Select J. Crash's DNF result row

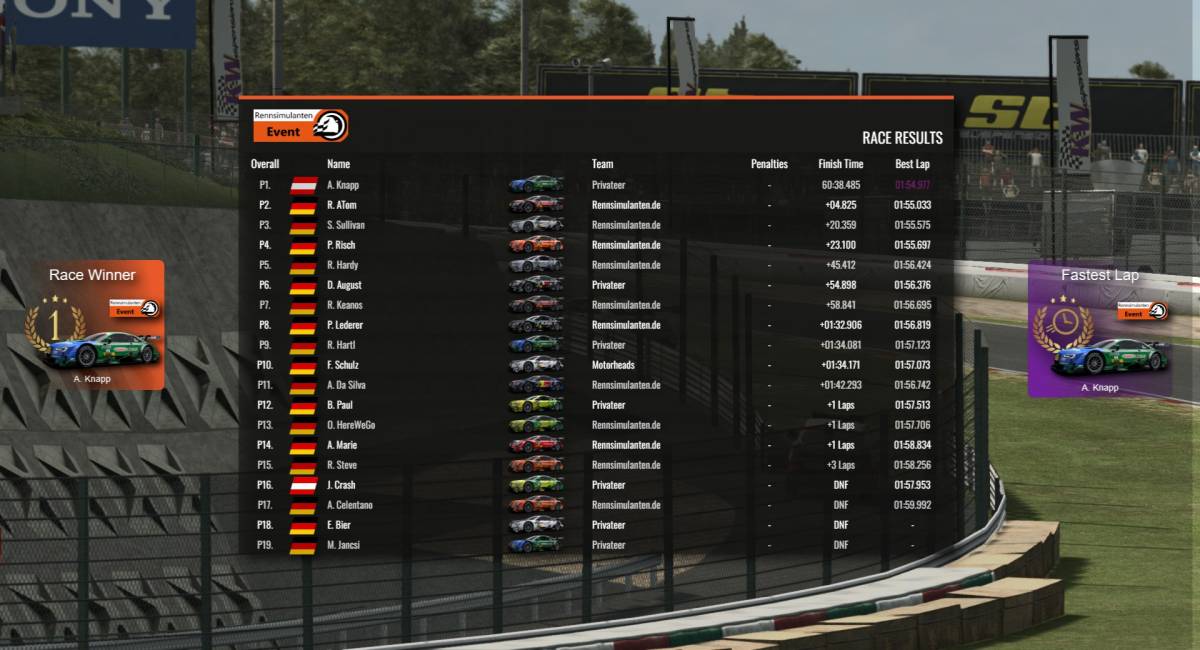pyautogui.click(x=341, y=485)
